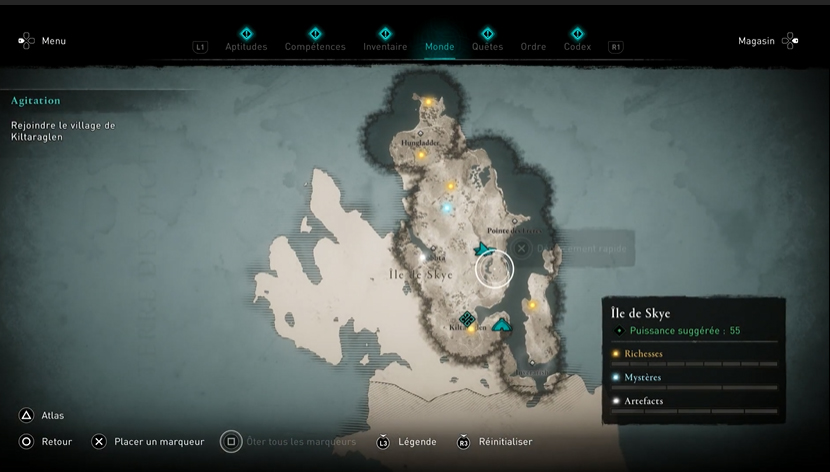Select the Monde tab

point(439,46)
